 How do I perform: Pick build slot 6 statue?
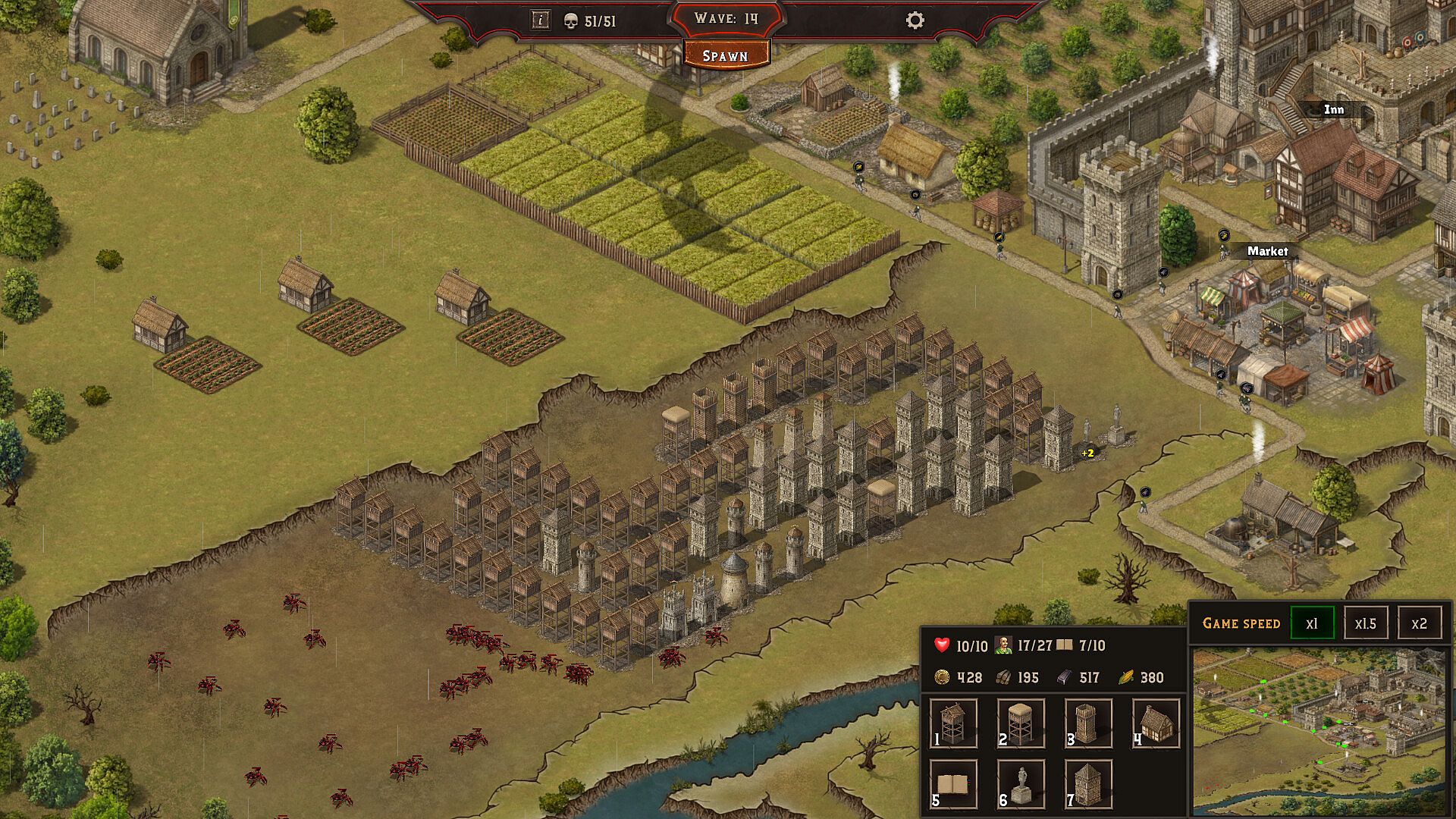click(1021, 784)
